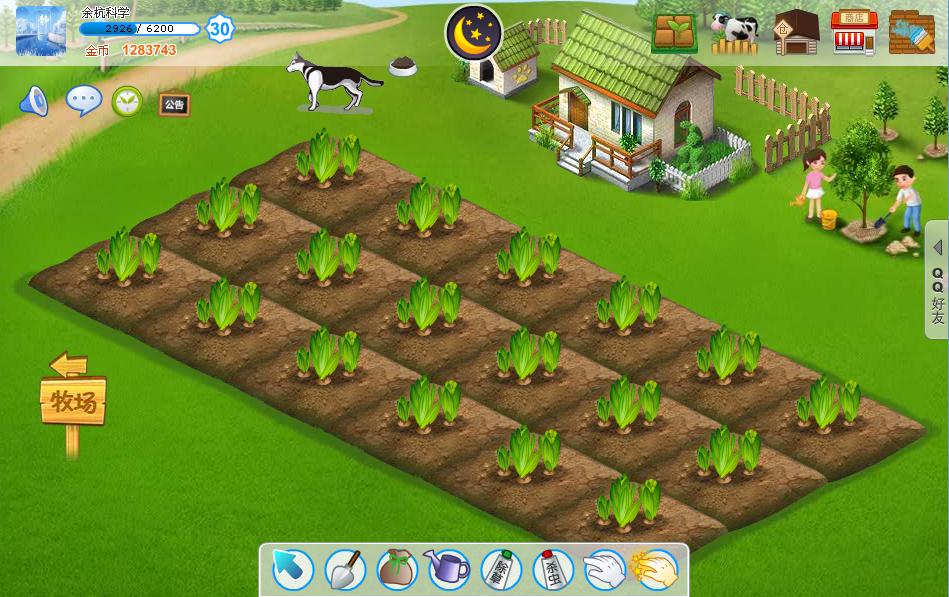Click the player avatar picture
949x597 pixels.
click(x=41, y=31)
